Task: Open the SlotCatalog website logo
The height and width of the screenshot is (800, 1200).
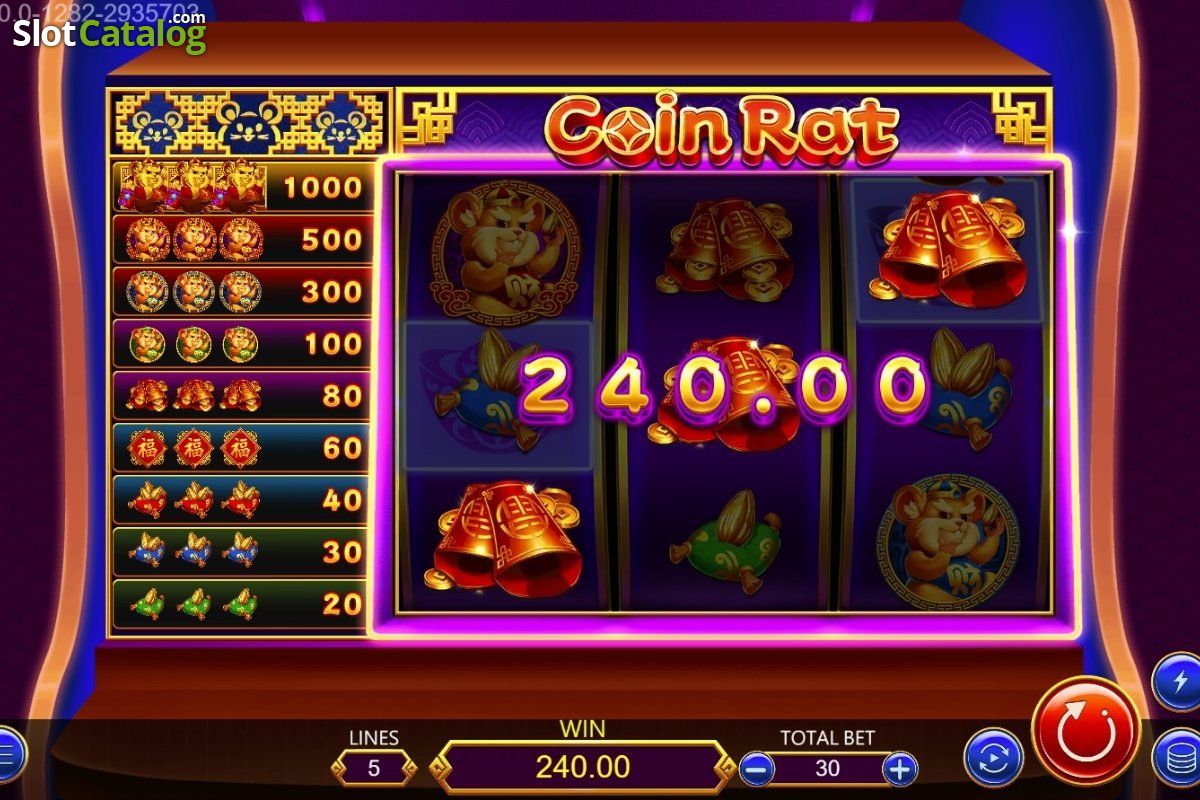Action: pyautogui.click(x=109, y=33)
